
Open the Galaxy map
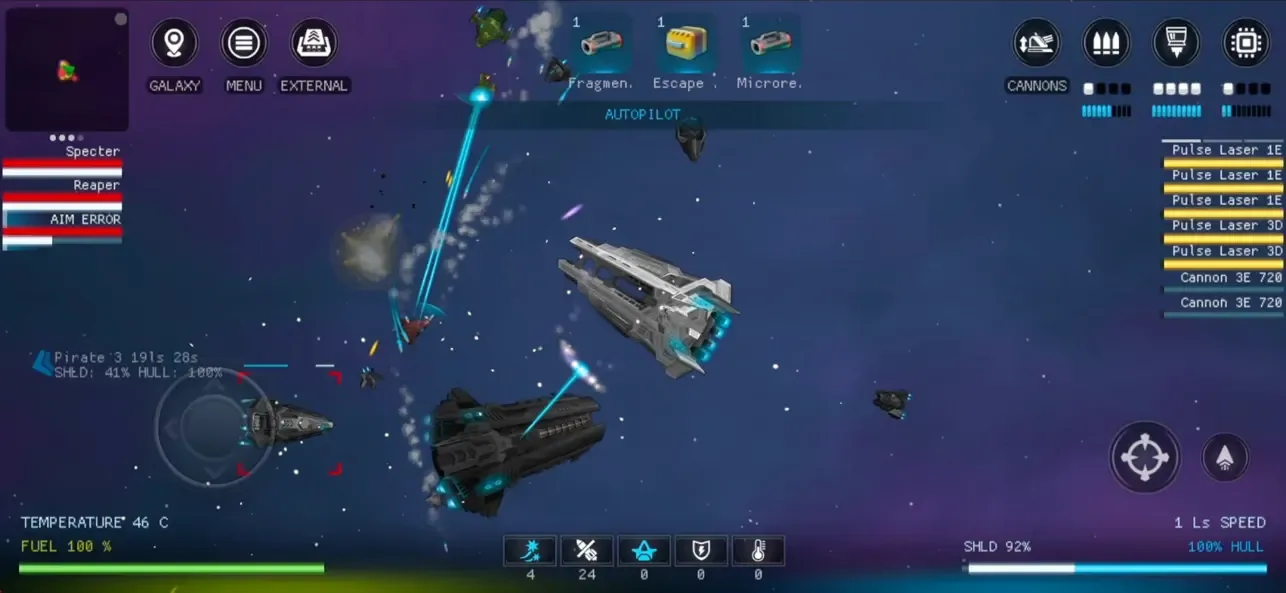[174, 44]
